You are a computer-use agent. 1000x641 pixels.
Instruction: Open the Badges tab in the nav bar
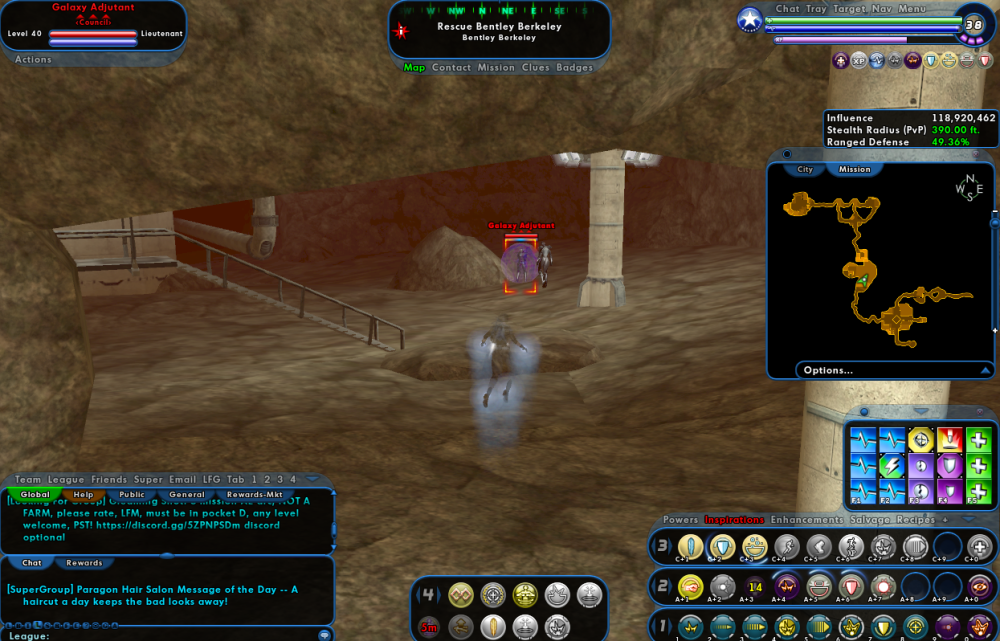574,68
